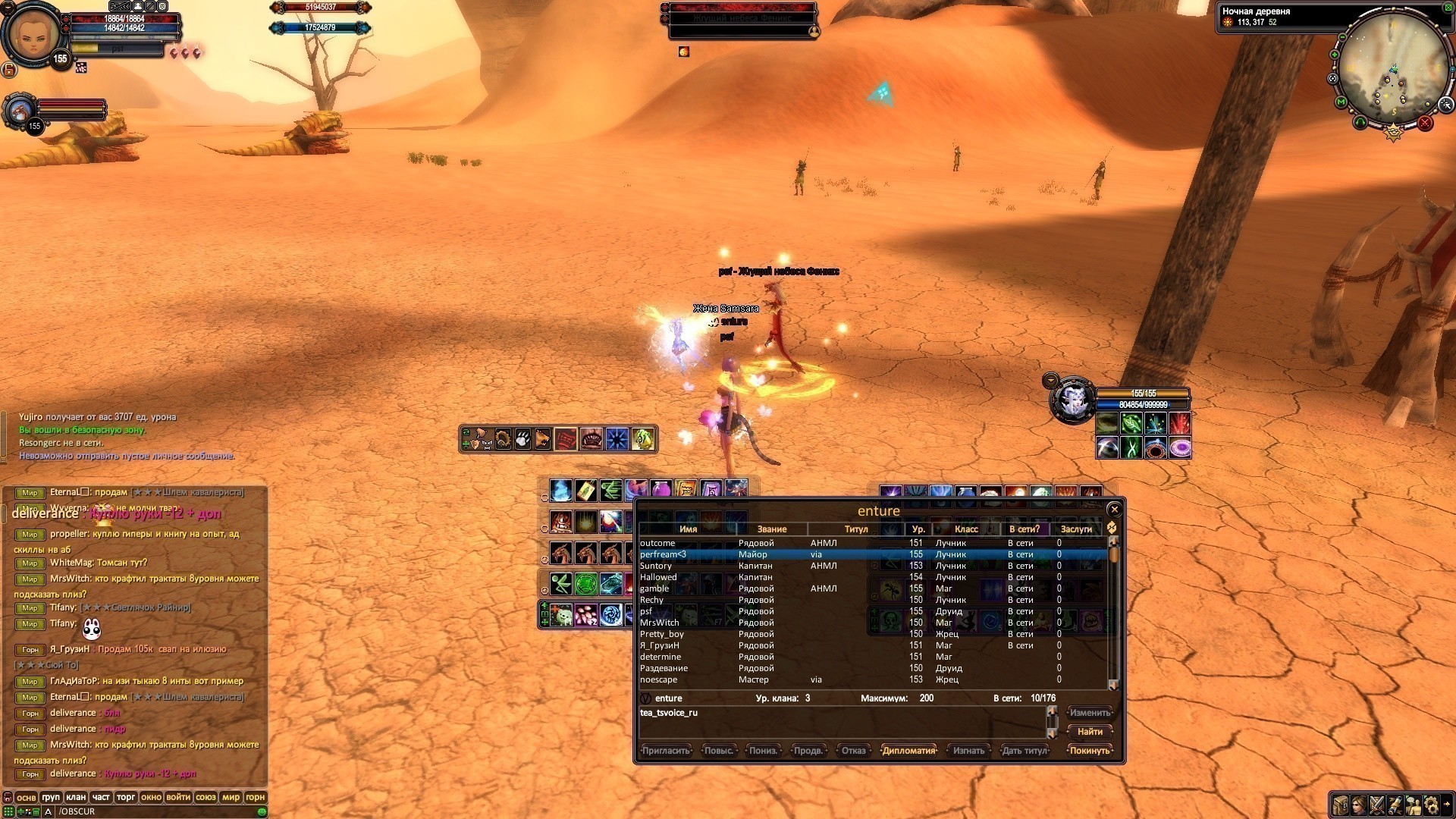This screenshot has height=819, width=1456.
Task: Click the player portrait avatar
Action: coord(32,34)
